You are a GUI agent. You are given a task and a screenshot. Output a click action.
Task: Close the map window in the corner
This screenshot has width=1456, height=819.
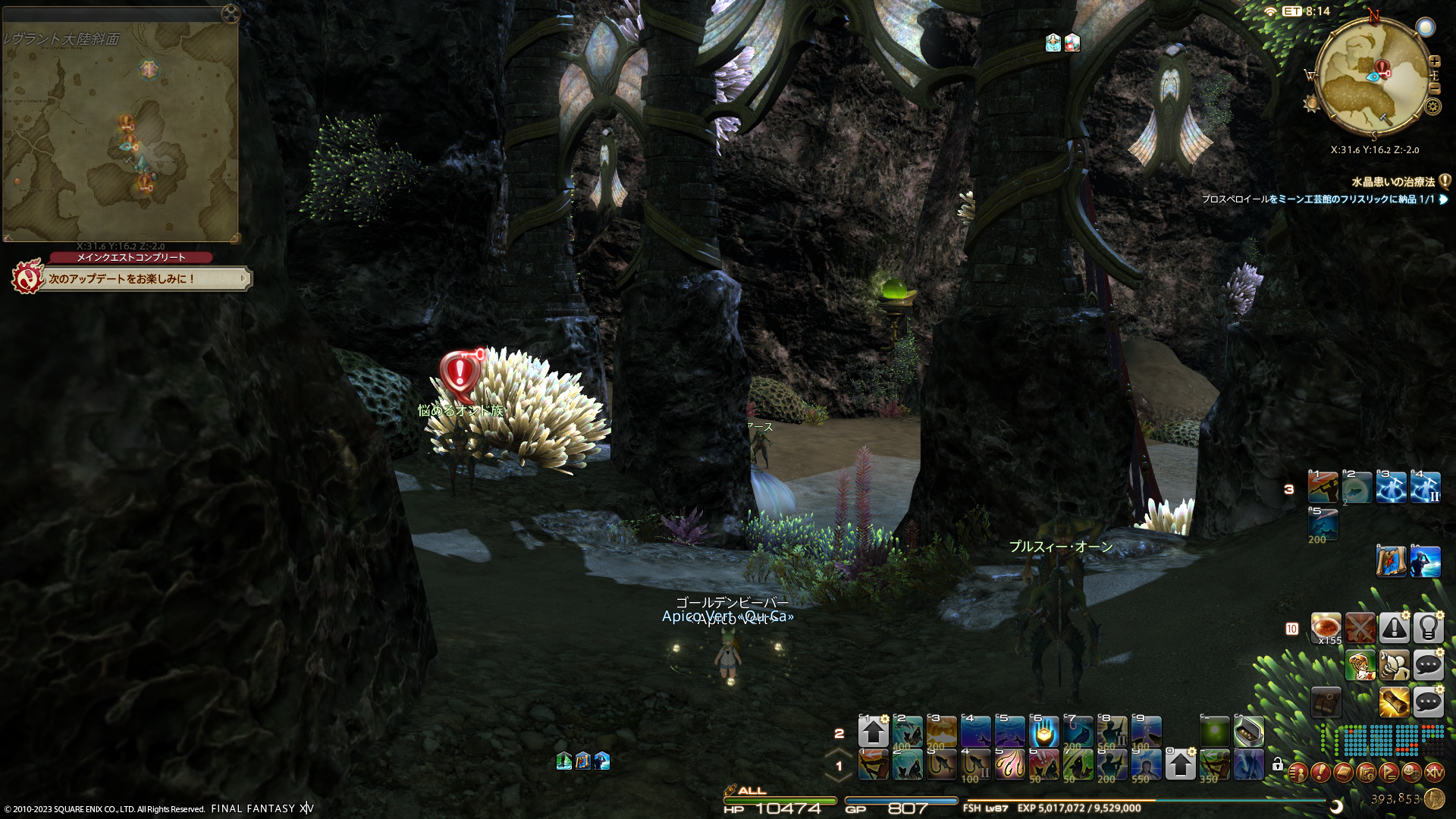click(x=231, y=14)
